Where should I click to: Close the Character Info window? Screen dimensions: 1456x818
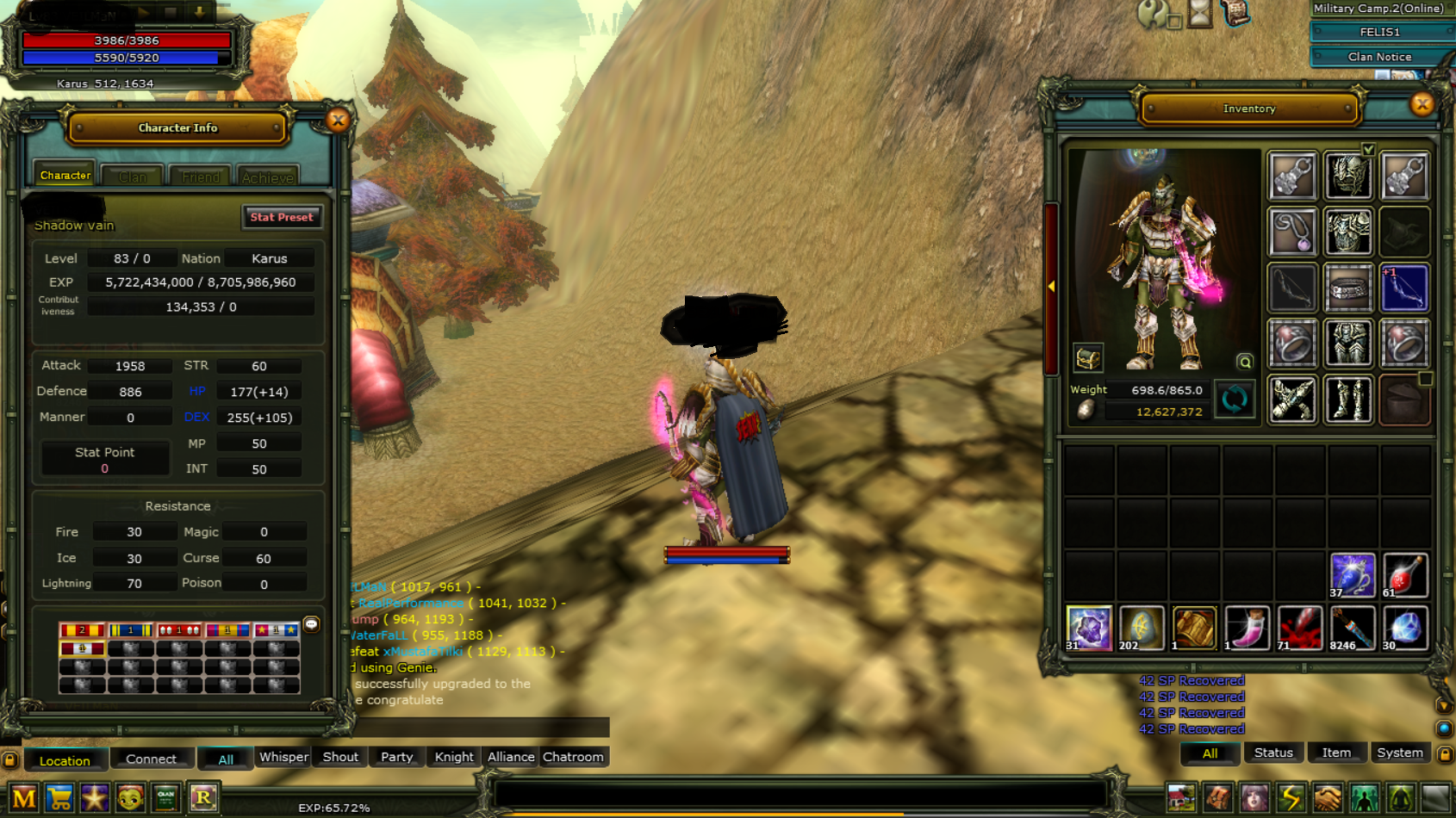[x=338, y=121]
